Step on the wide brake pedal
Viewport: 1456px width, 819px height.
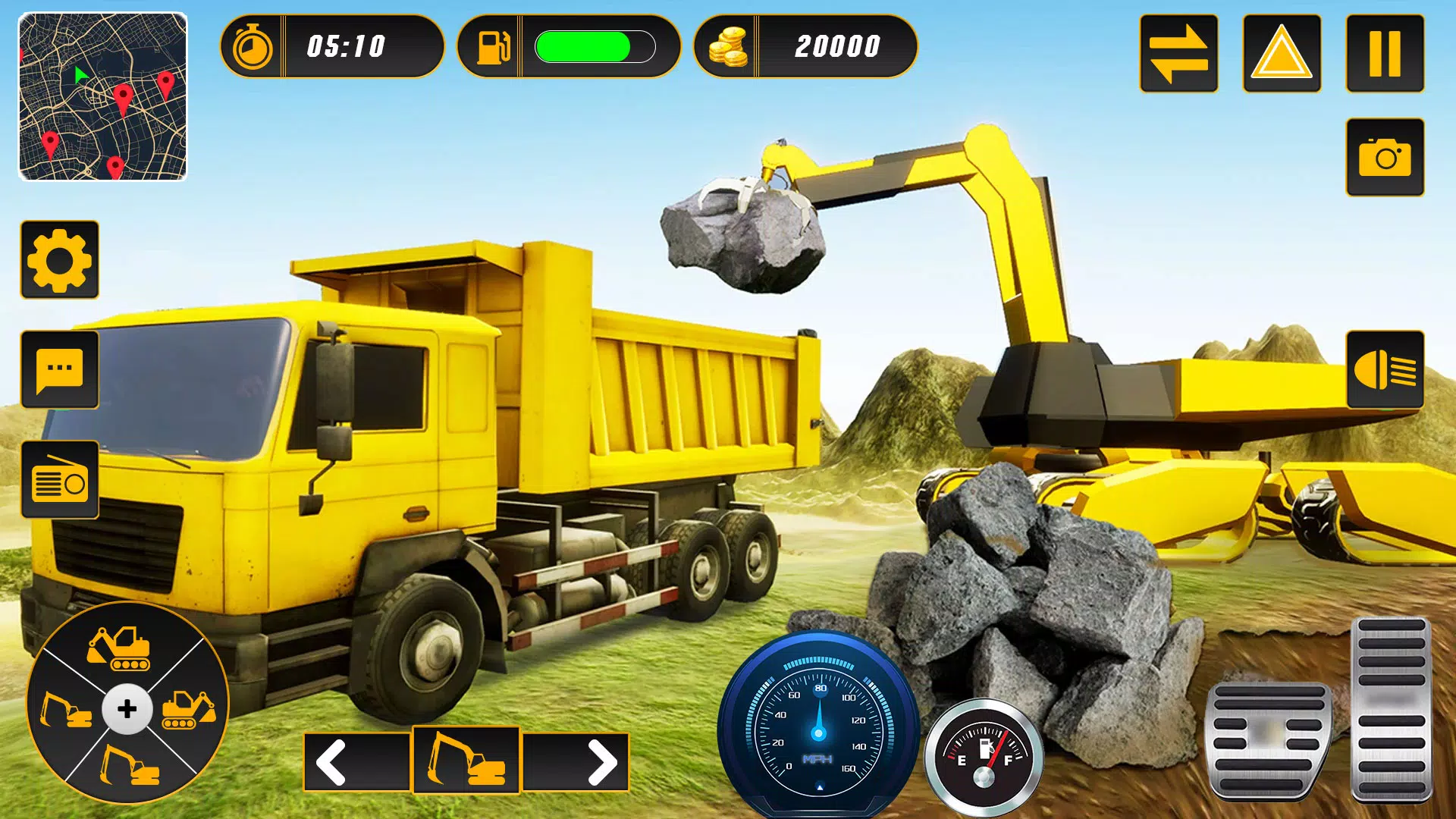[1269, 739]
